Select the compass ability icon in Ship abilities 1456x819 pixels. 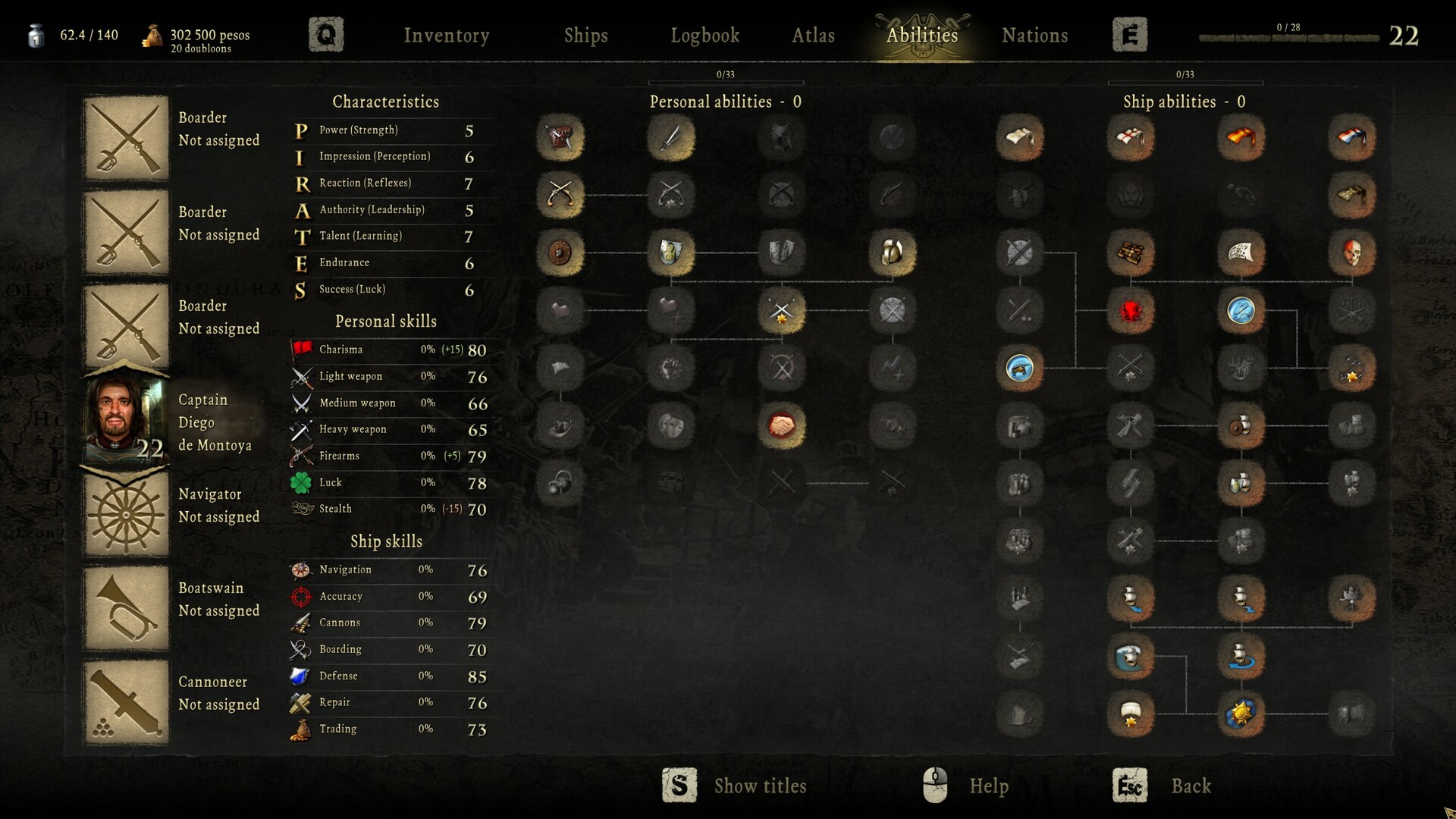point(1241,311)
